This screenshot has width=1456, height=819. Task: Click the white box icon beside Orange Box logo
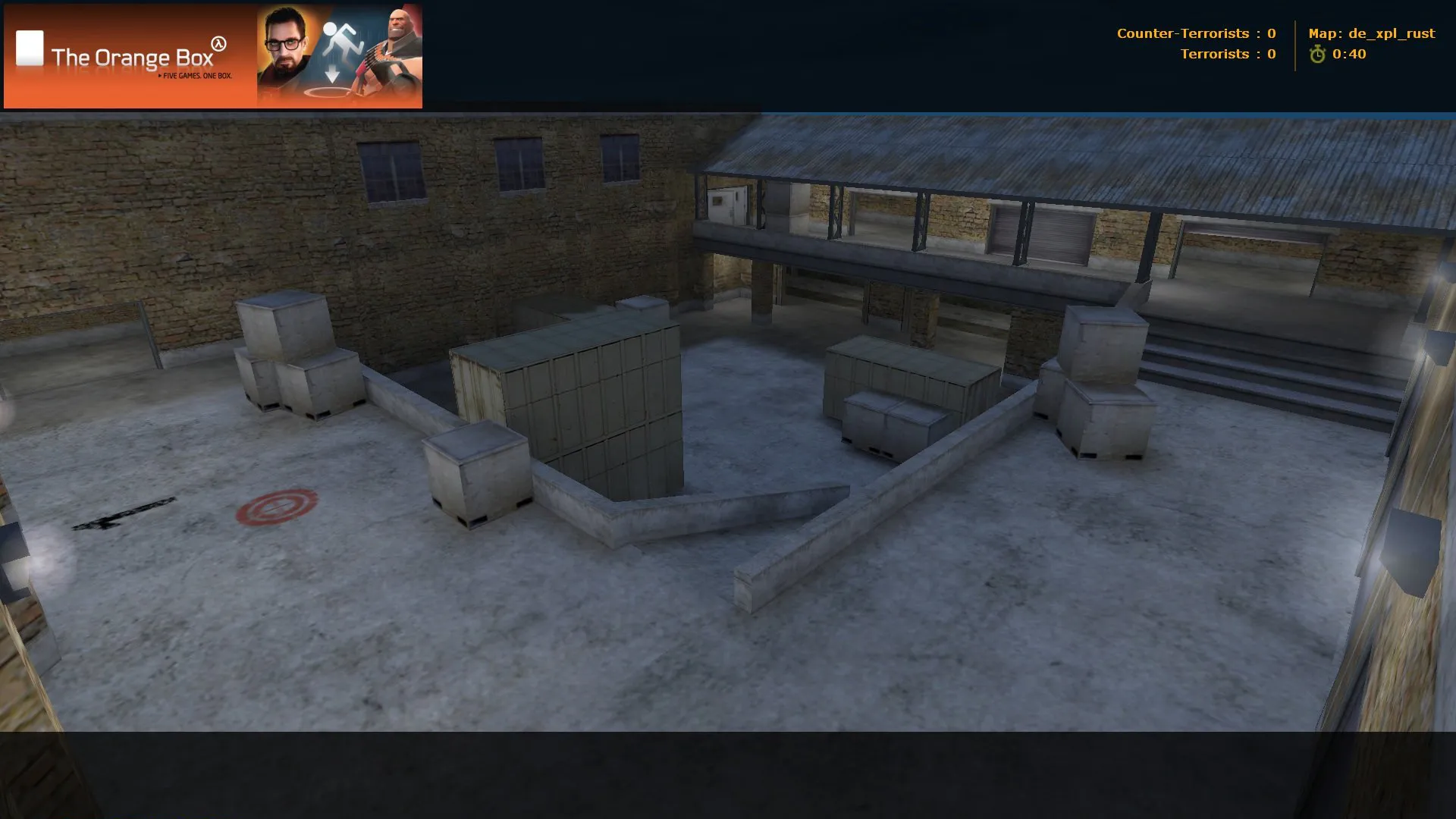pos(30,49)
